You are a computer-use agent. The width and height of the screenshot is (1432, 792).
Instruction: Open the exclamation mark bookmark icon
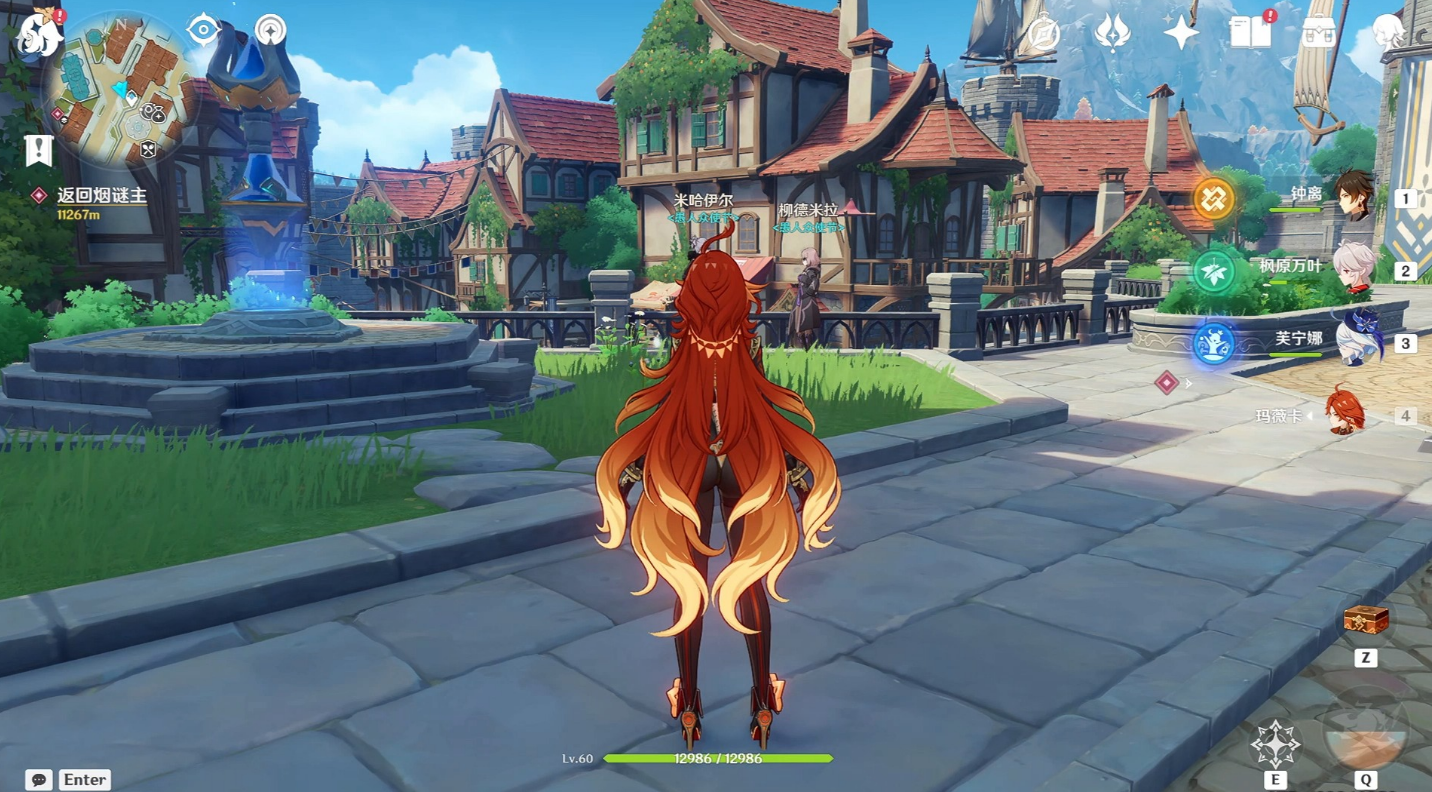click(39, 150)
